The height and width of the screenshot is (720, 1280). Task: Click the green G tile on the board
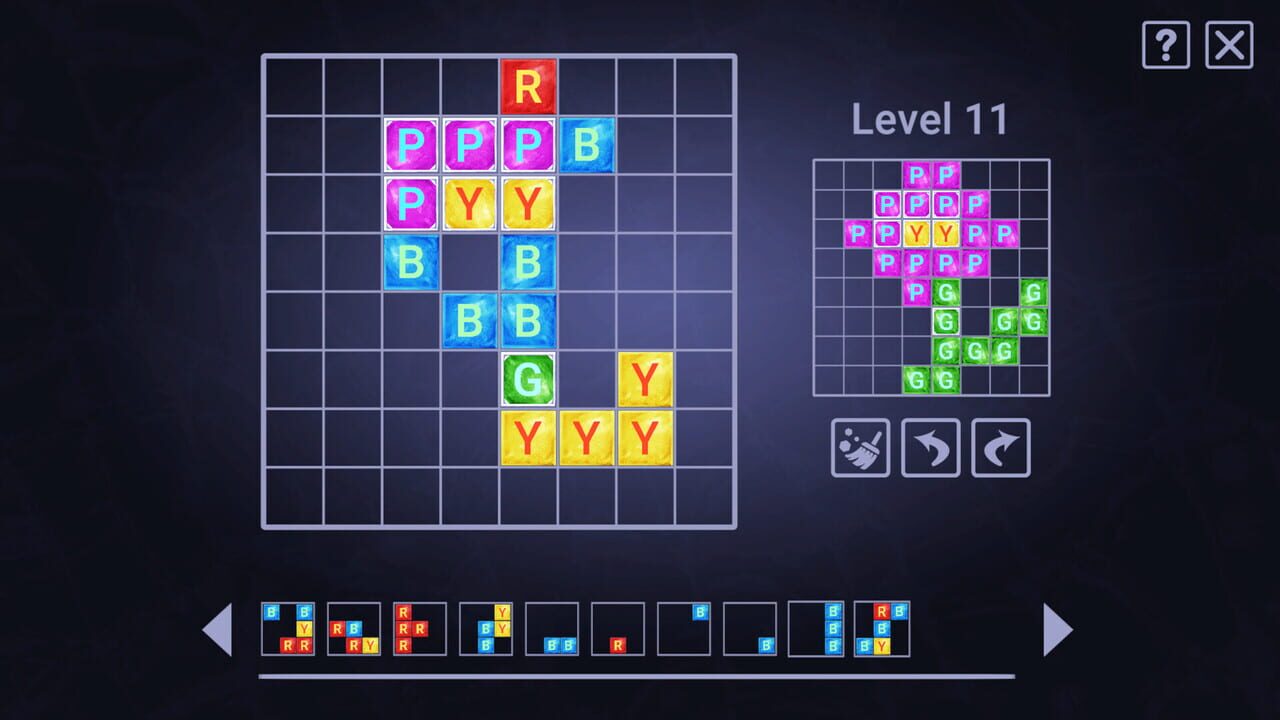(x=528, y=380)
